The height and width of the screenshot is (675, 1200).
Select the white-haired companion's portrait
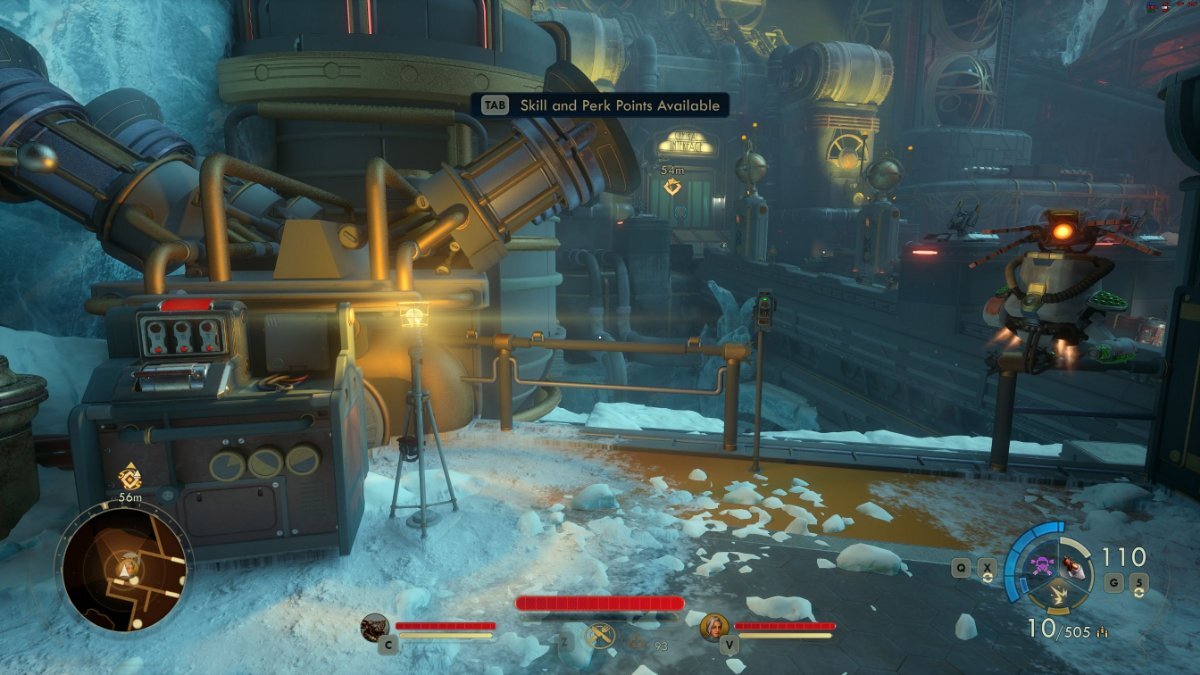[x=715, y=627]
